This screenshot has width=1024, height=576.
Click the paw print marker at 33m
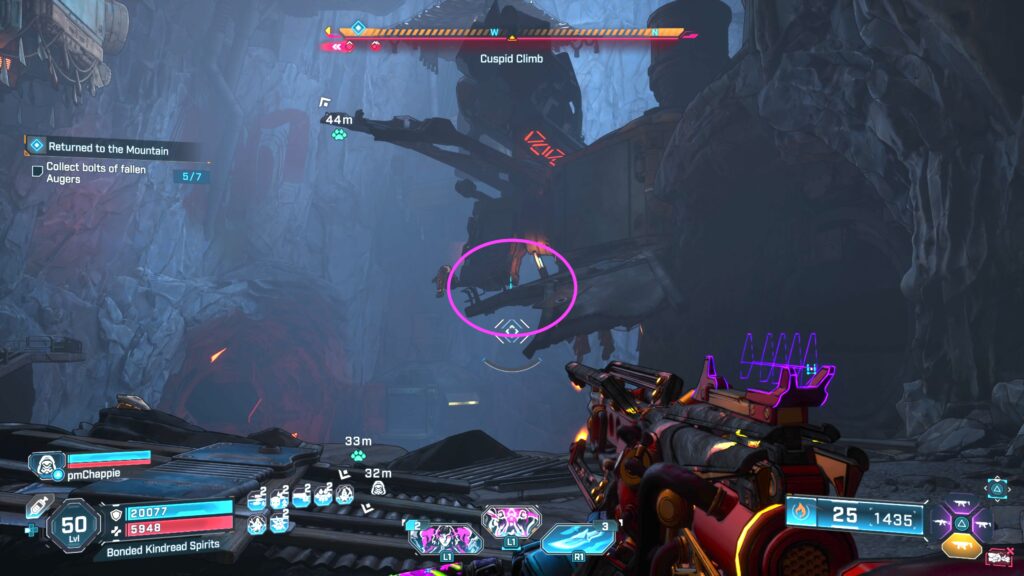point(358,456)
